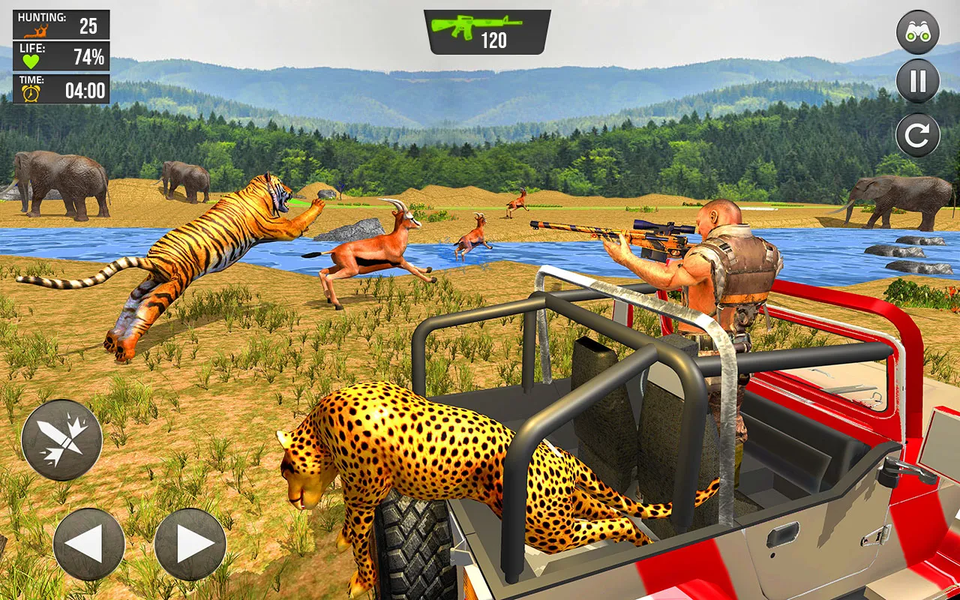This screenshot has height=600, width=960.
Task: Pause the game
Action: [917, 81]
